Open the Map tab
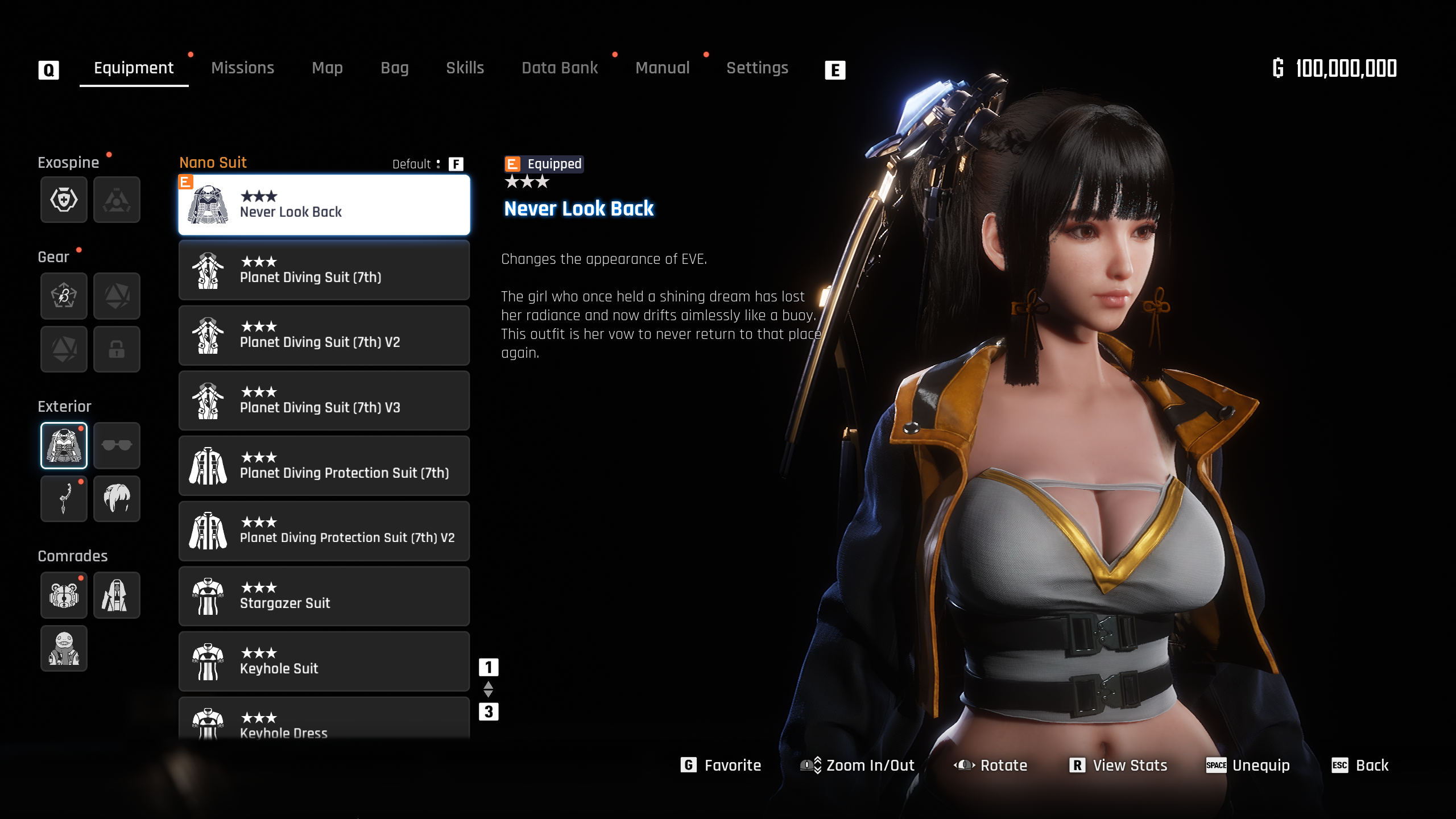Image resolution: width=1456 pixels, height=819 pixels. [327, 68]
